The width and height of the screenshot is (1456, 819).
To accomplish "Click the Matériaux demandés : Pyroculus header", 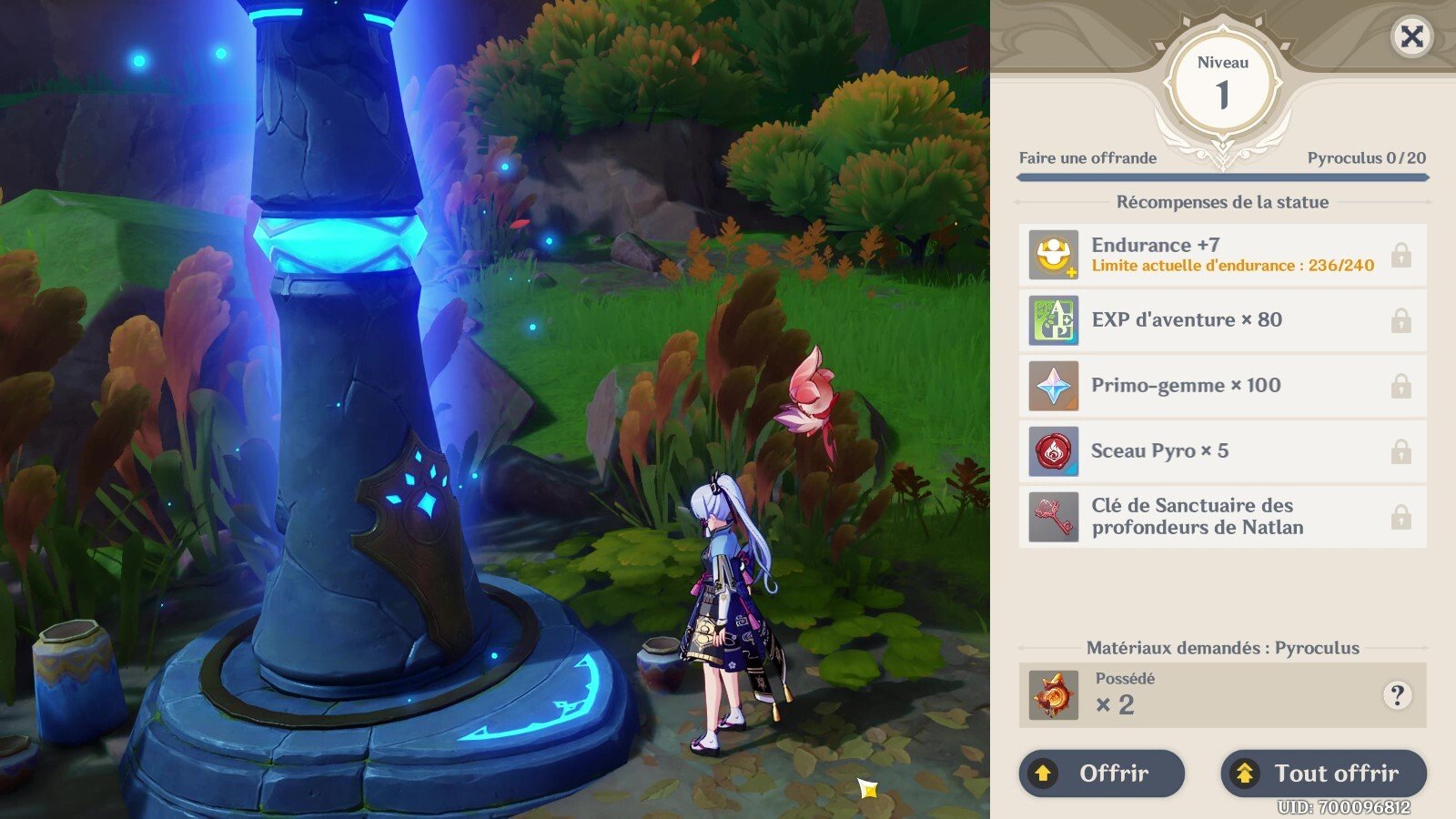I will pyautogui.click(x=1224, y=648).
